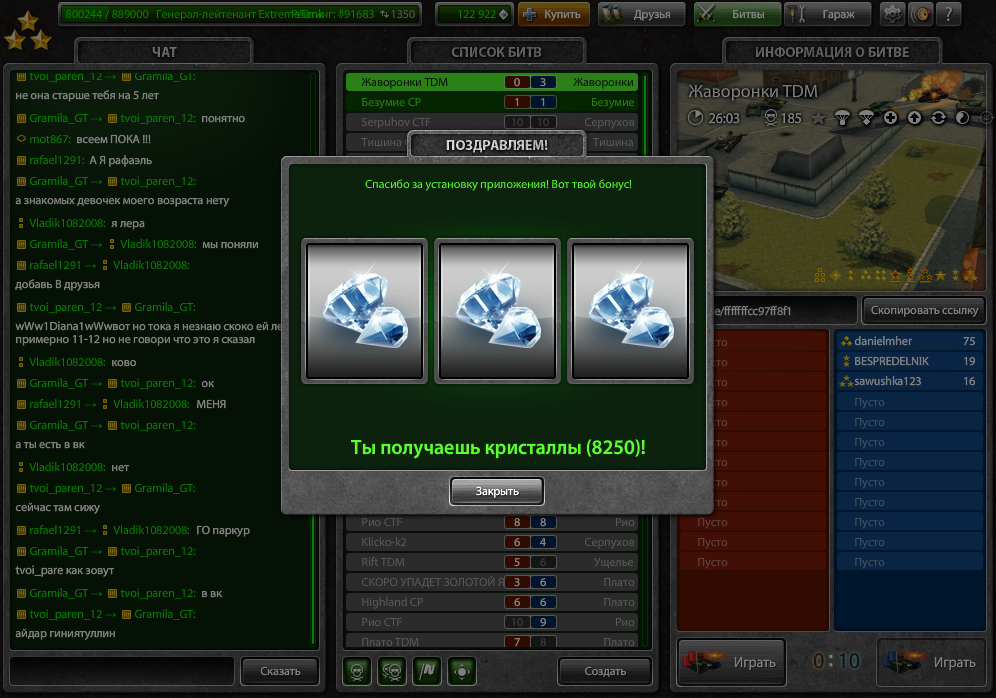Focus the chat message input field
This screenshot has width=996, height=698.
pos(122,670)
